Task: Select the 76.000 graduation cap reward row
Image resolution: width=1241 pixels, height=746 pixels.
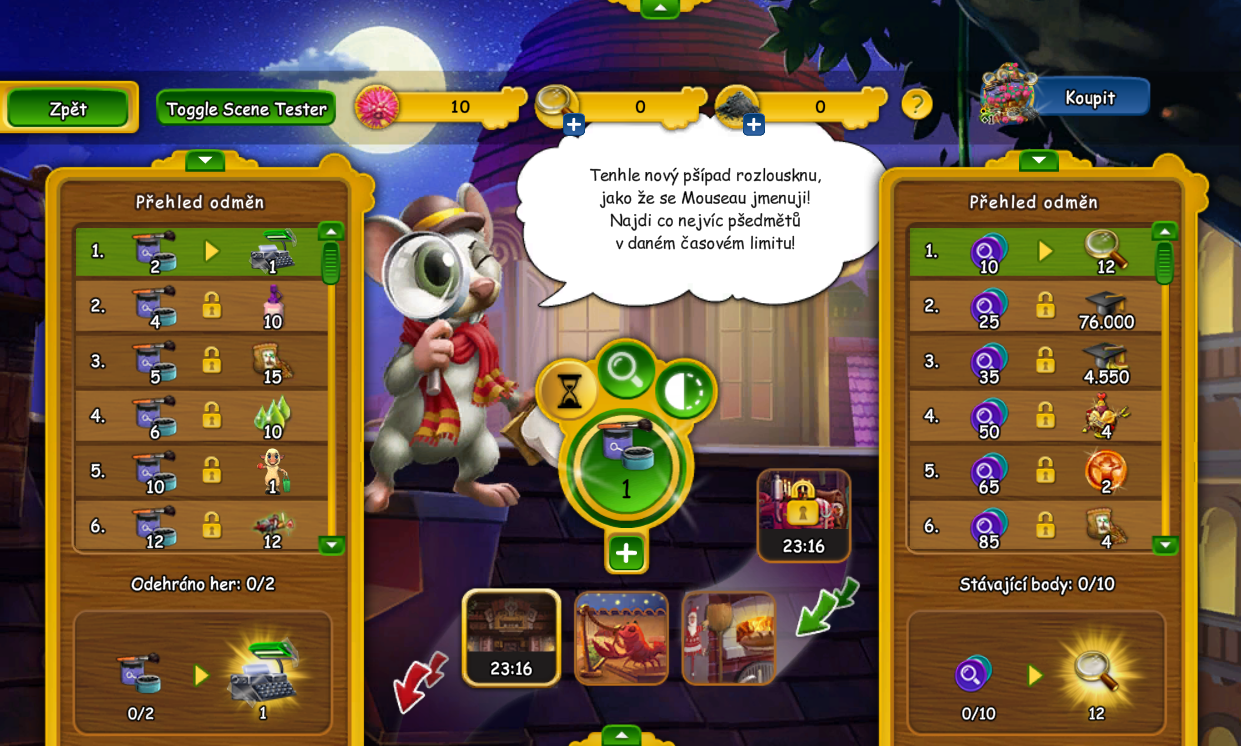Action: point(1035,306)
